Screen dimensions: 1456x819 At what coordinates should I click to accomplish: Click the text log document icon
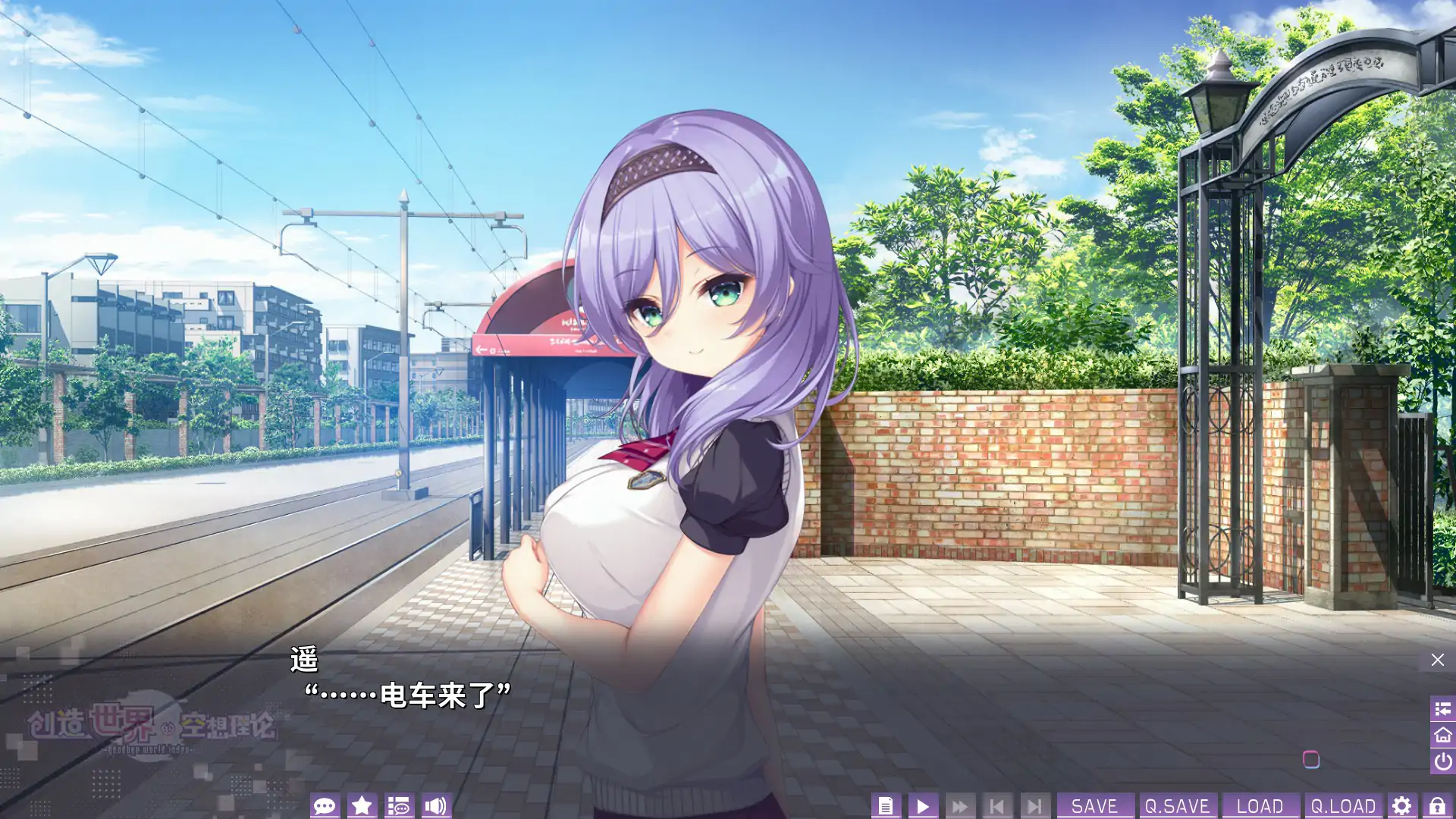(x=886, y=805)
